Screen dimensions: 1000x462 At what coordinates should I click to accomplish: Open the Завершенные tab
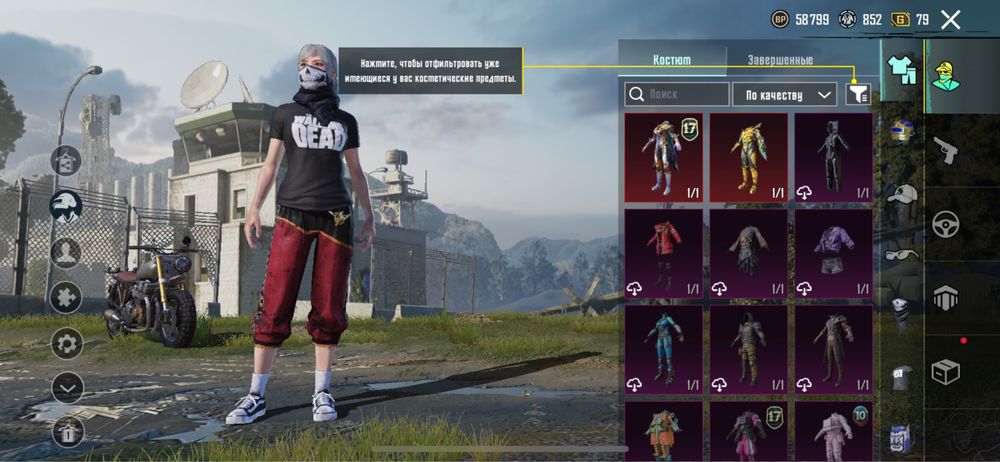780,60
